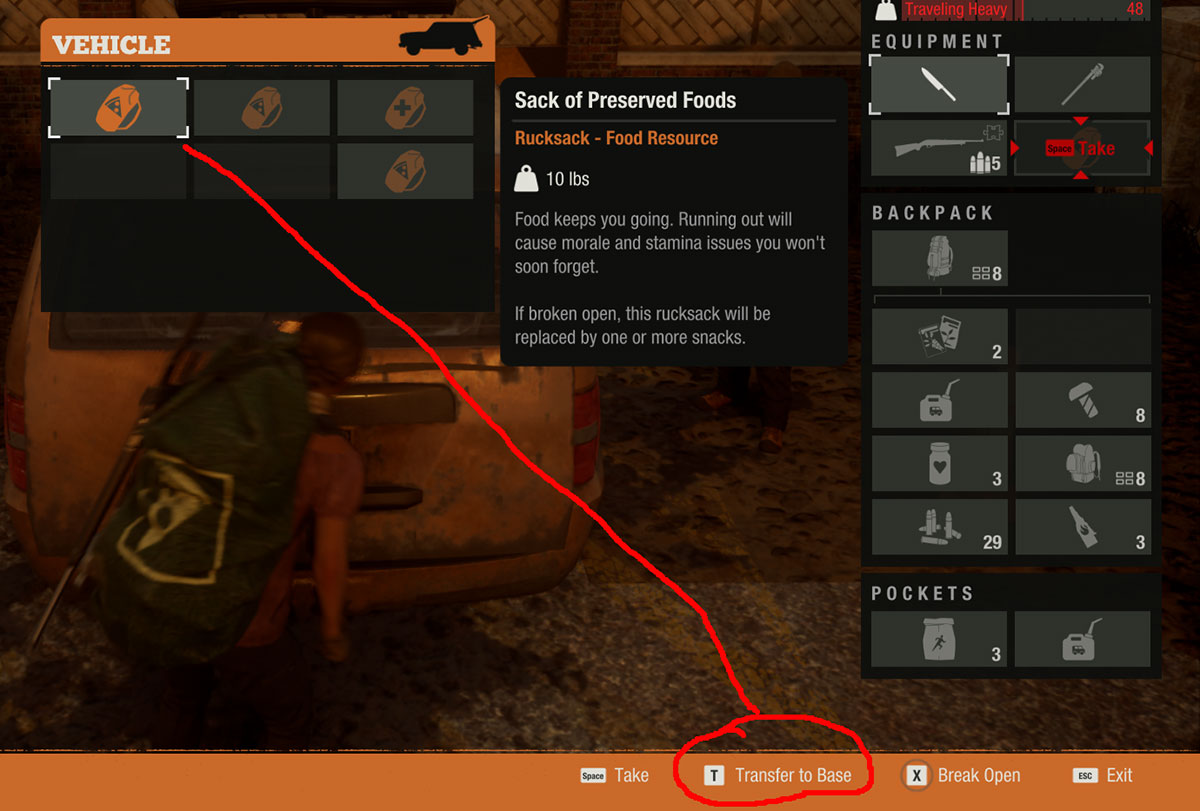The height and width of the screenshot is (811, 1200).
Task: Click the Take option in the bottom bar
Action: coord(615,775)
